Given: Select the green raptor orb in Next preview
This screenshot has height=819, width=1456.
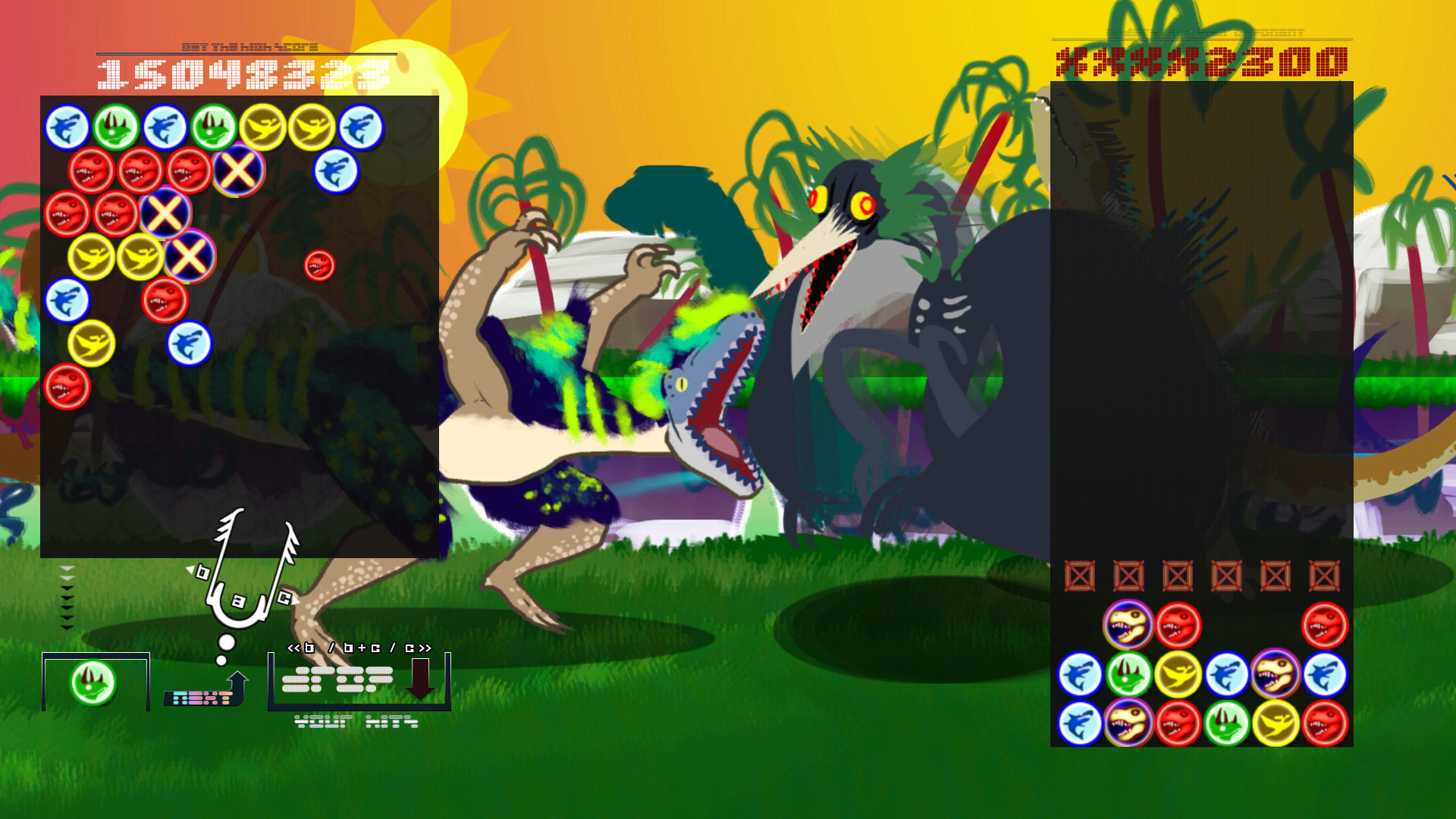Looking at the screenshot, I should pos(93,682).
